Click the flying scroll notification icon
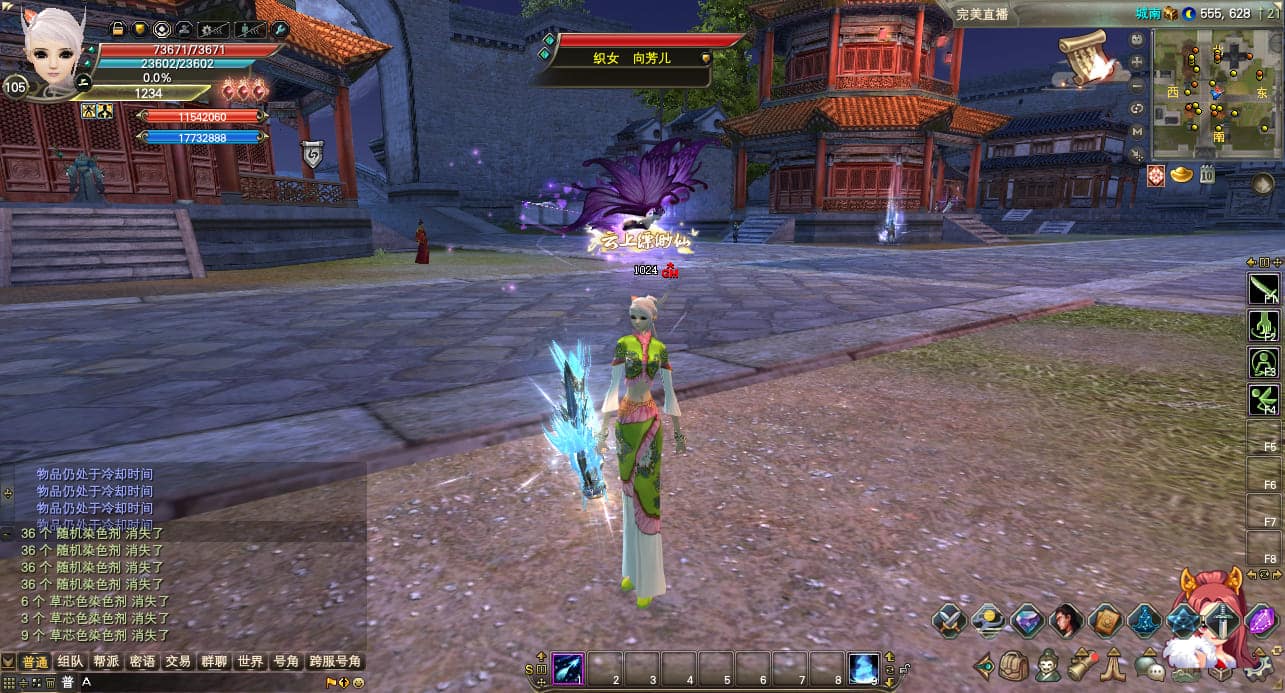 point(1087,57)
